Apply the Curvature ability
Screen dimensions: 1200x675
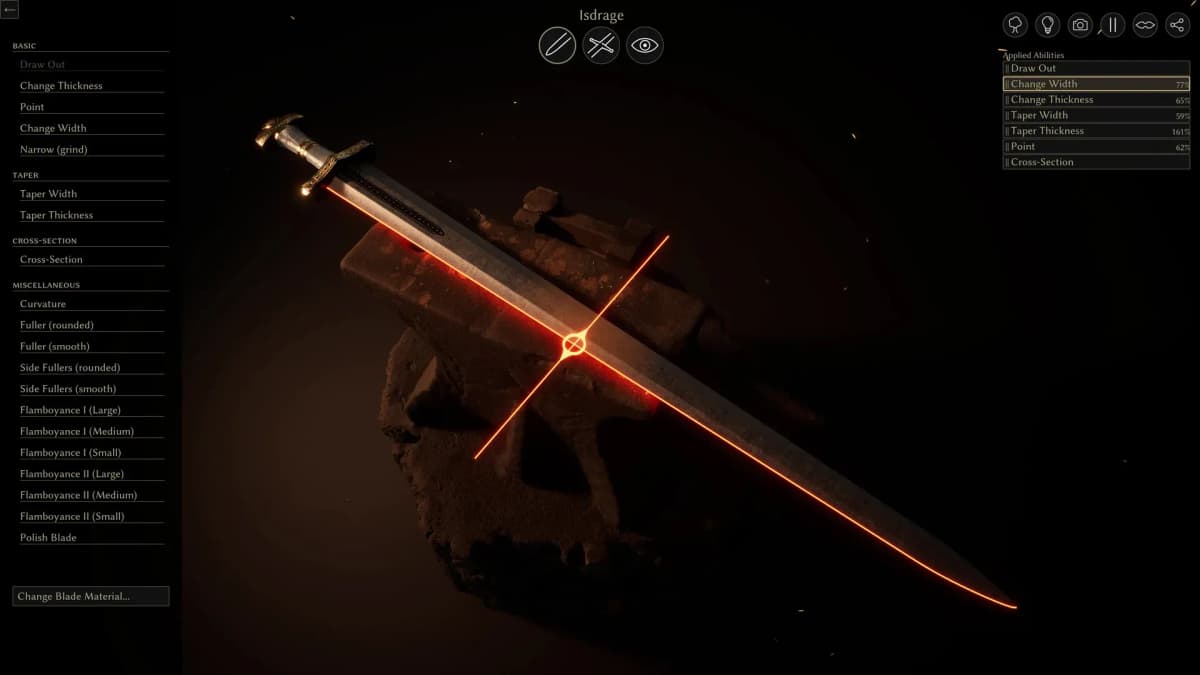(43, 304)
